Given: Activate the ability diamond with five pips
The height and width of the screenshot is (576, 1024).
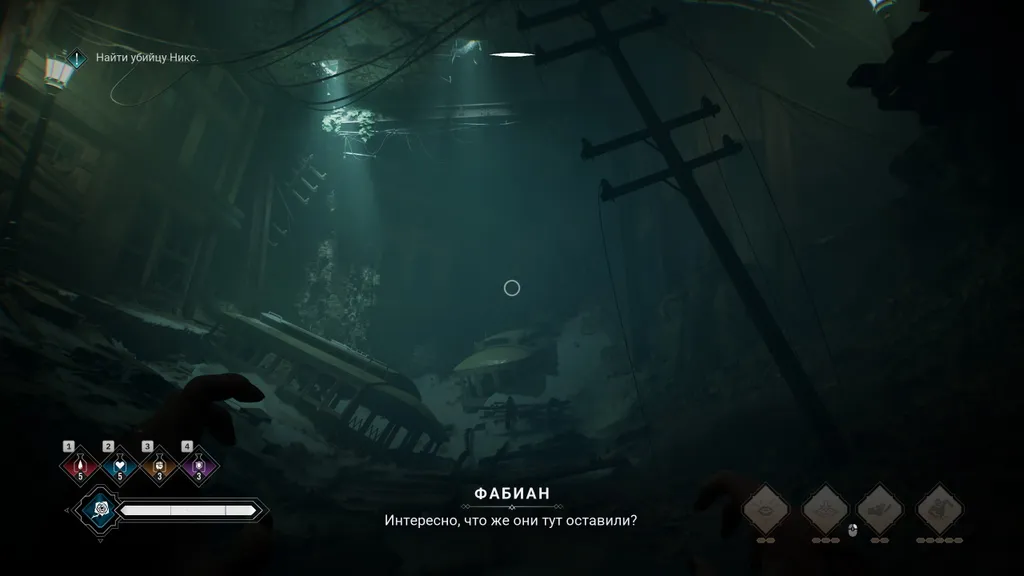Looking at the screenshot, I should tap(939, 508).
